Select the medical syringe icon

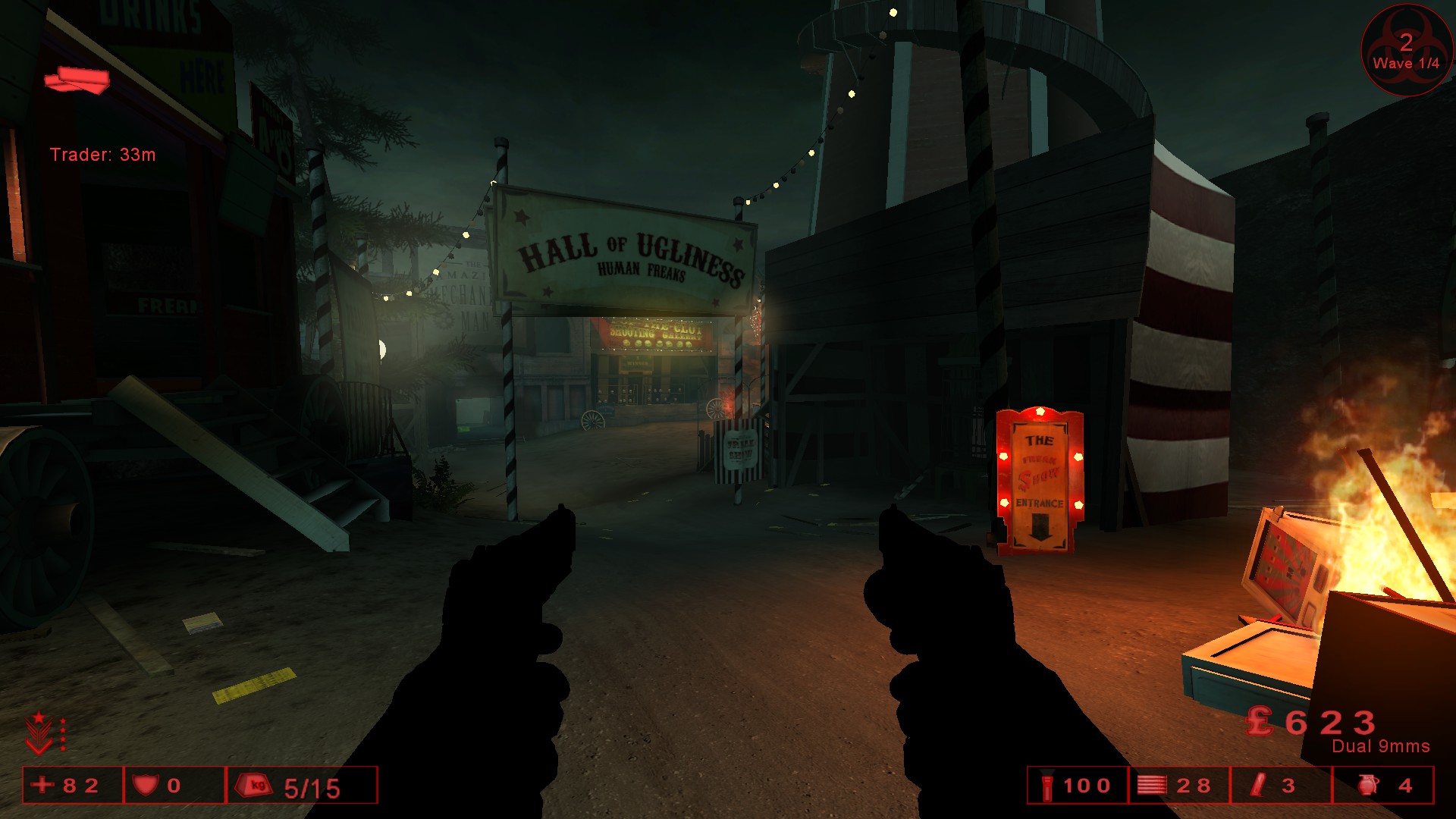tap(1260, 785)
